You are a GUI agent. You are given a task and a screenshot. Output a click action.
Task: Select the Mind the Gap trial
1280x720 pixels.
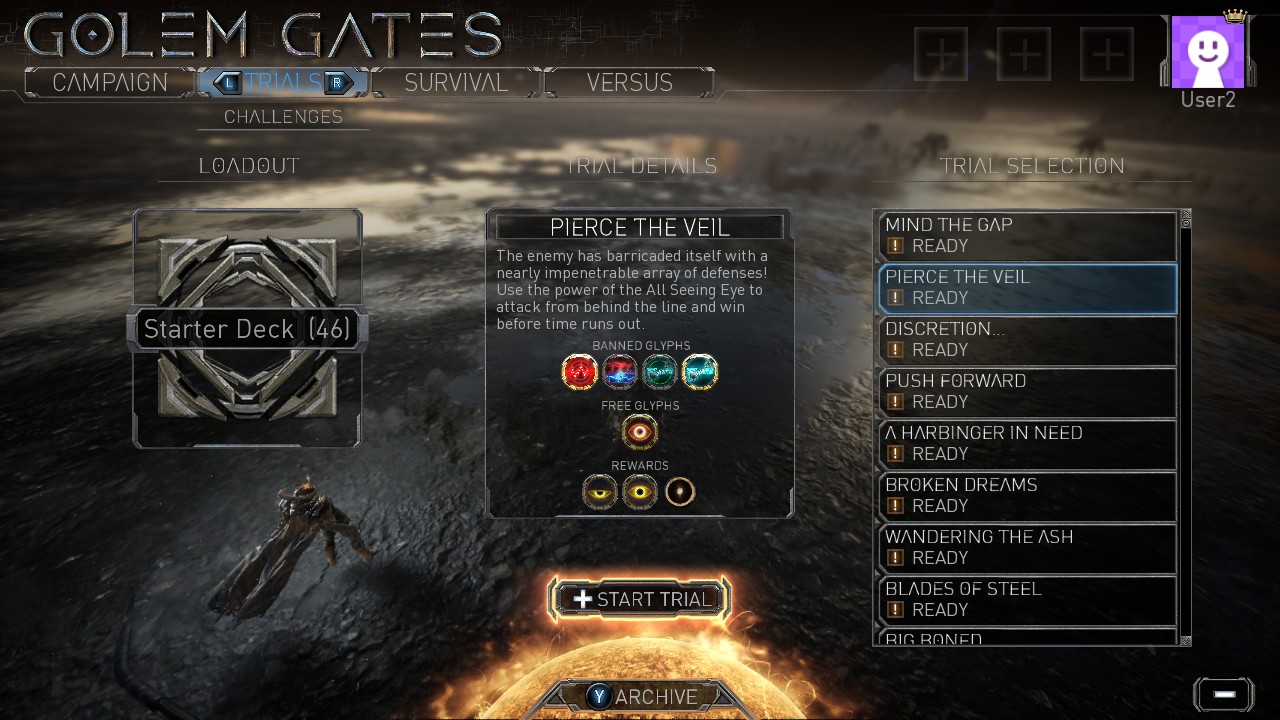[1027, 235]
